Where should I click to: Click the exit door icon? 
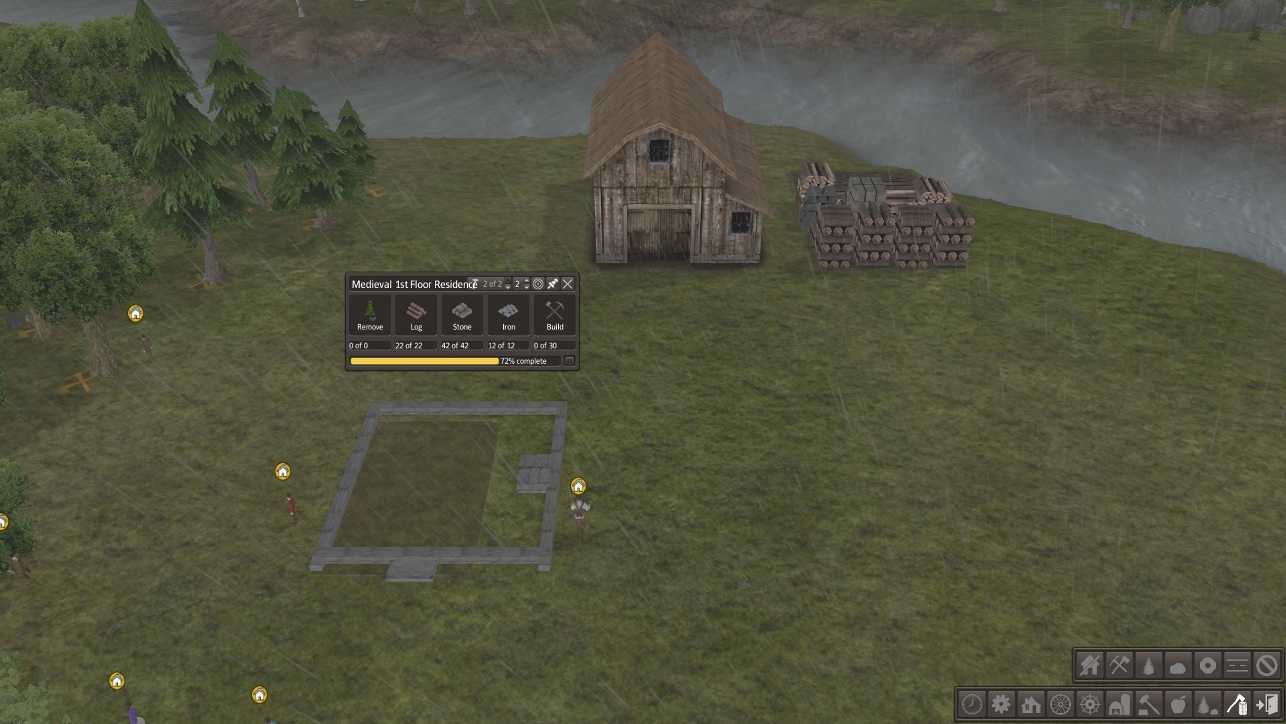[1266, 704]
